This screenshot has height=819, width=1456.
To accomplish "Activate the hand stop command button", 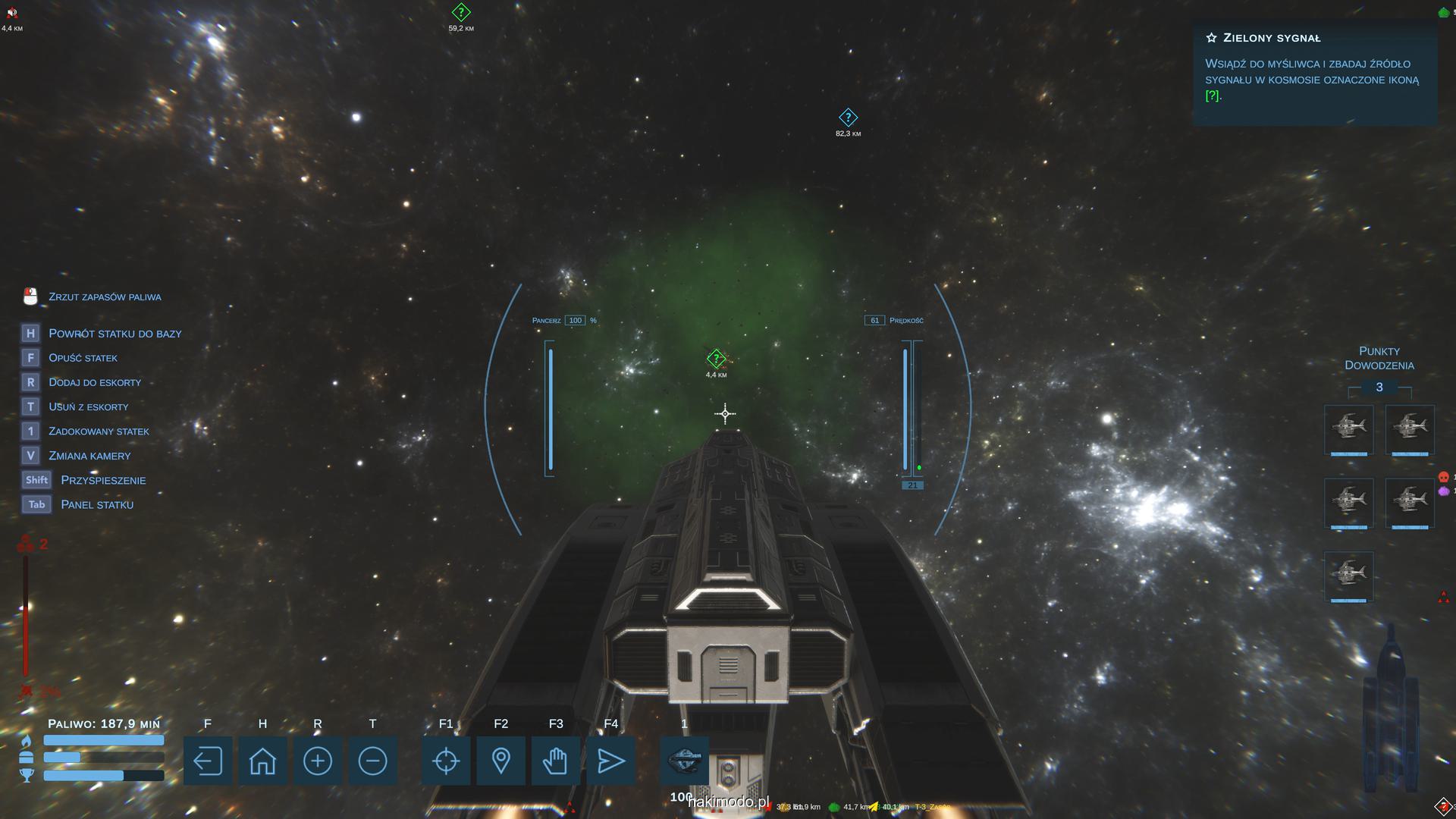I will (x=556, y=761).
